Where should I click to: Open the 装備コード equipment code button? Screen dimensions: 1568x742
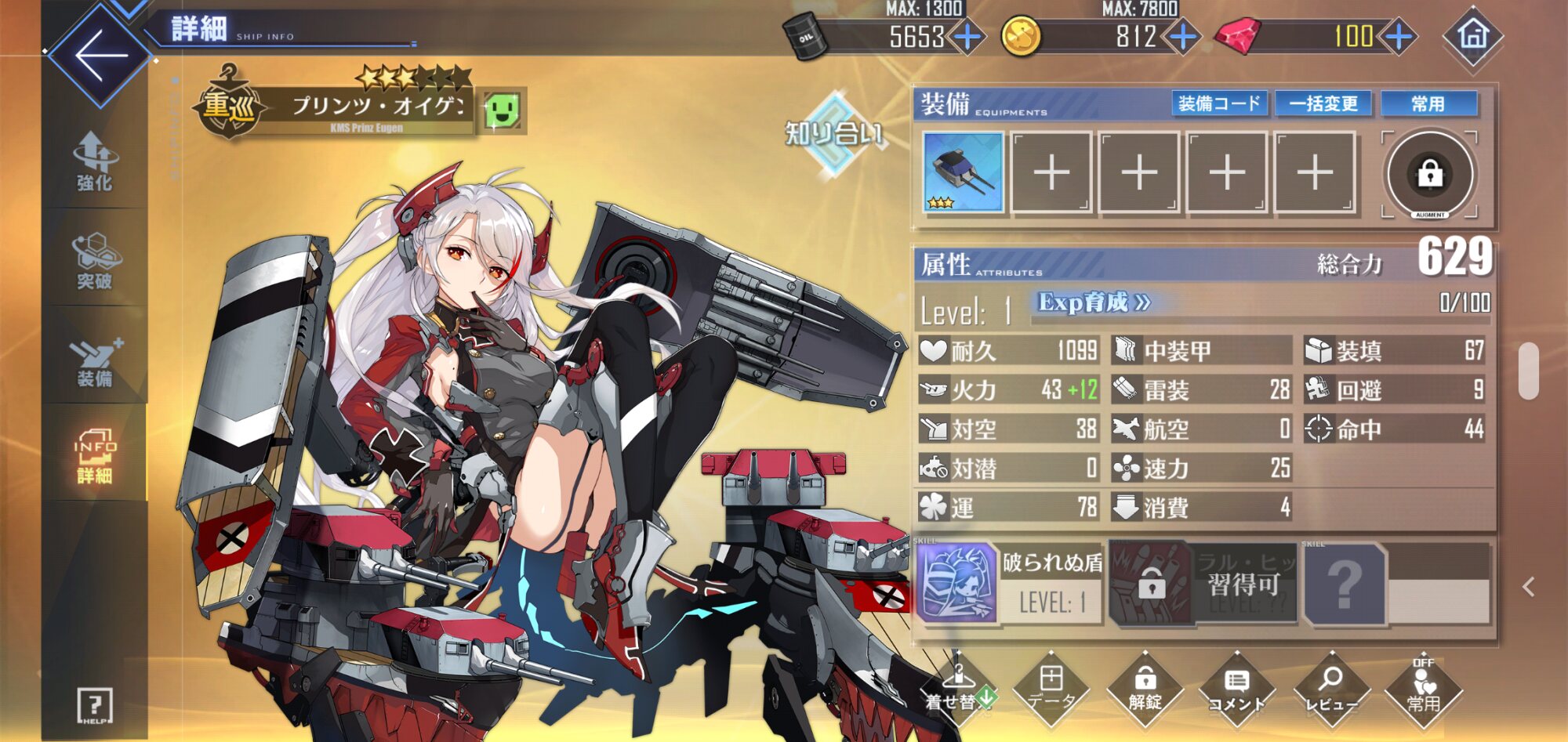(1219, 103)
